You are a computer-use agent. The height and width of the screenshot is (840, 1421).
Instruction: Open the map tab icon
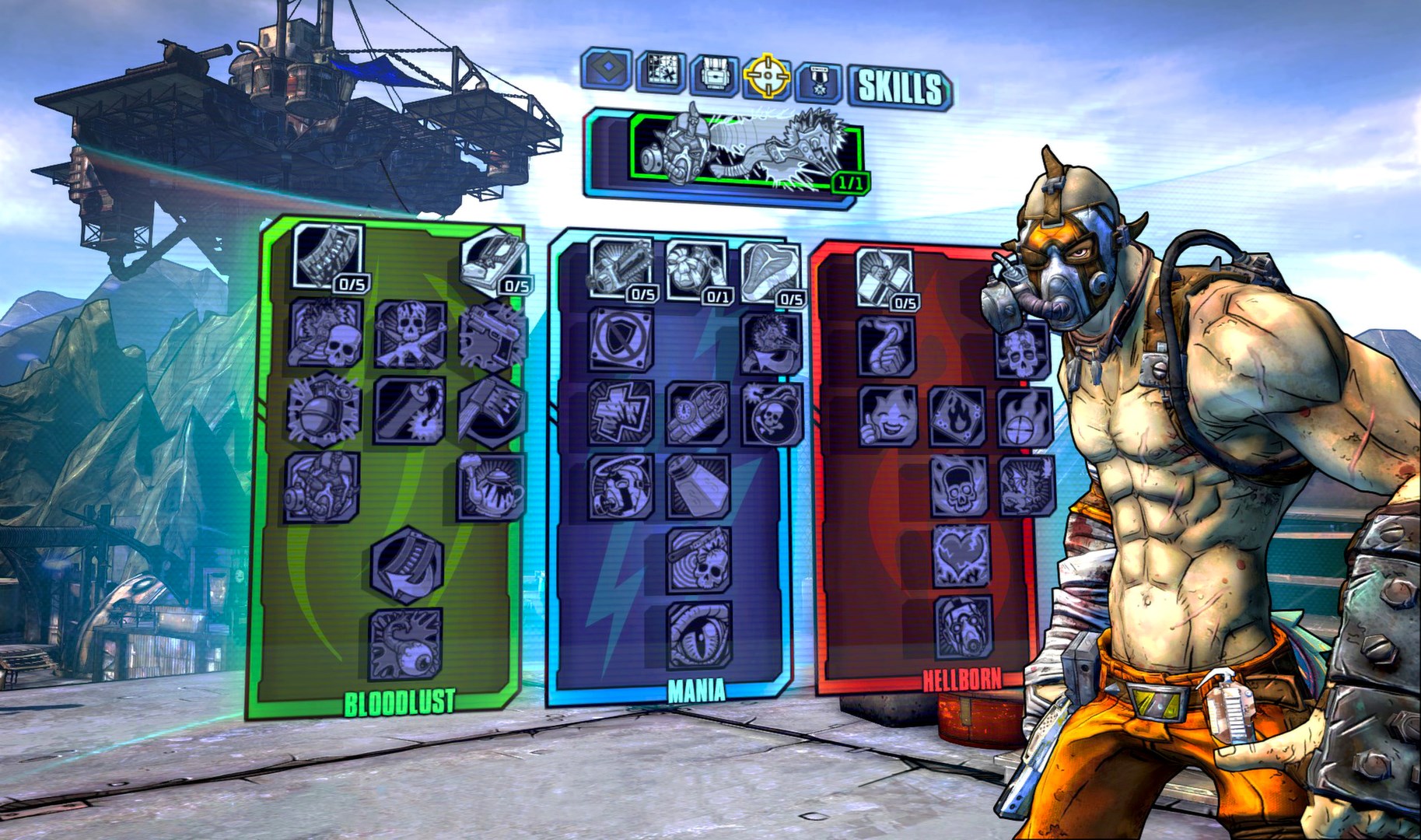[661, 74]
